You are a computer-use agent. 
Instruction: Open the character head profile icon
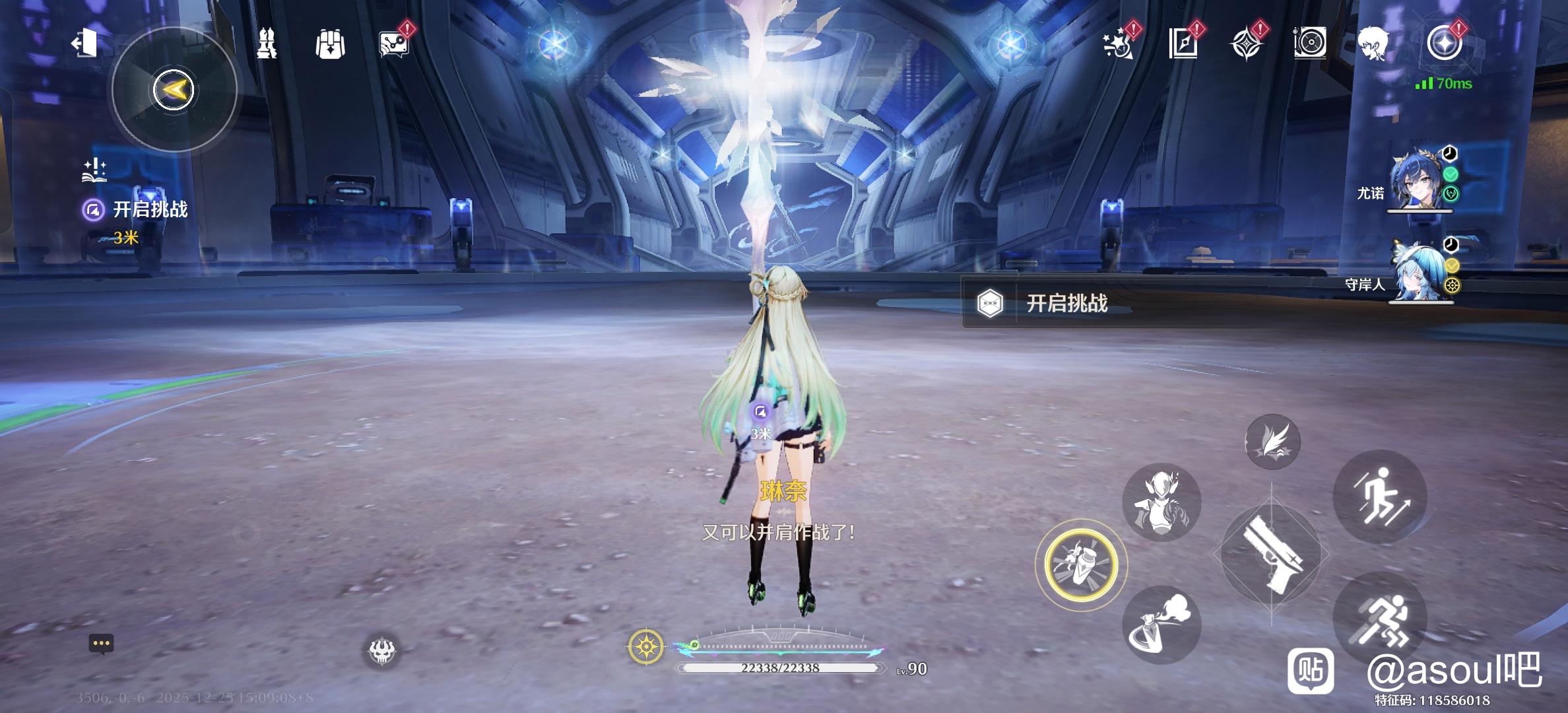point(1375,44)
